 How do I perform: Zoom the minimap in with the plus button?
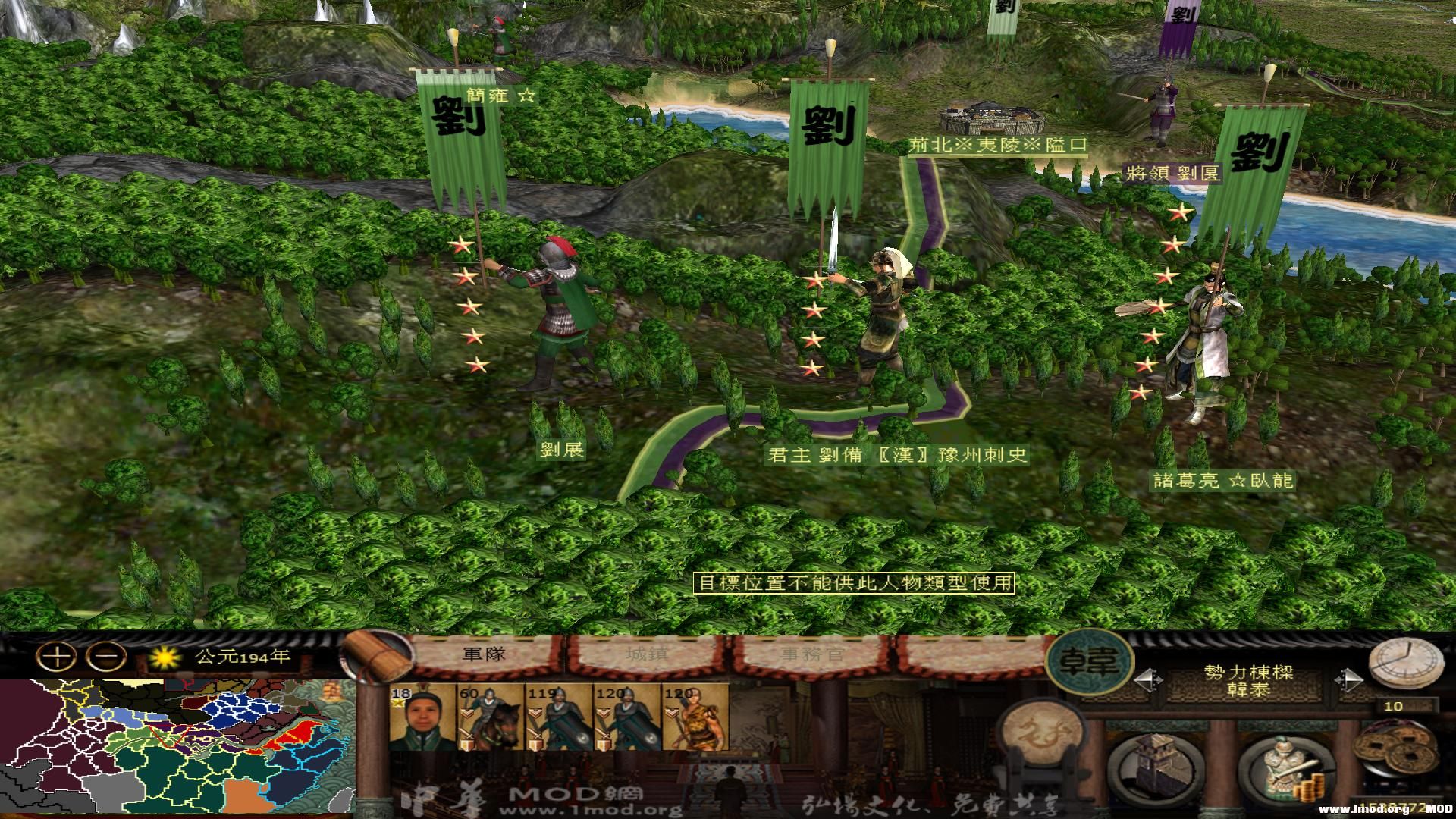[x=57, y=656]
